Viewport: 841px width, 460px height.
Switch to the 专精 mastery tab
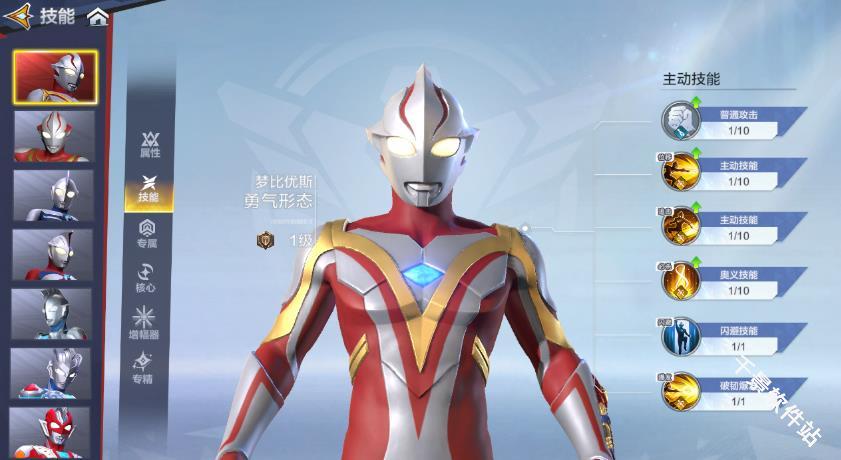pyautogui.click(x=146, y=367)
